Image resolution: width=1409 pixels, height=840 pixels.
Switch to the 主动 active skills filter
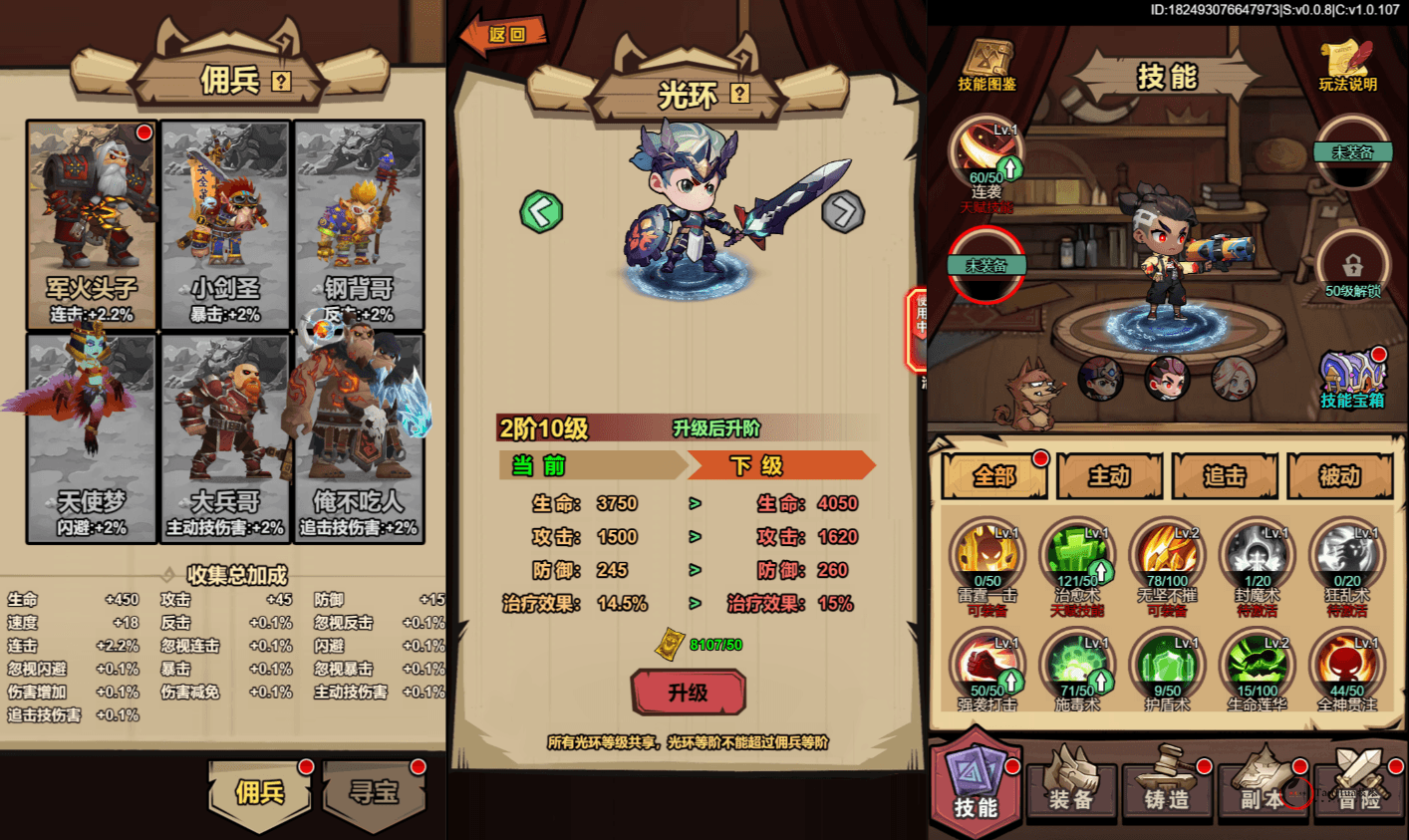point(1109,477)
